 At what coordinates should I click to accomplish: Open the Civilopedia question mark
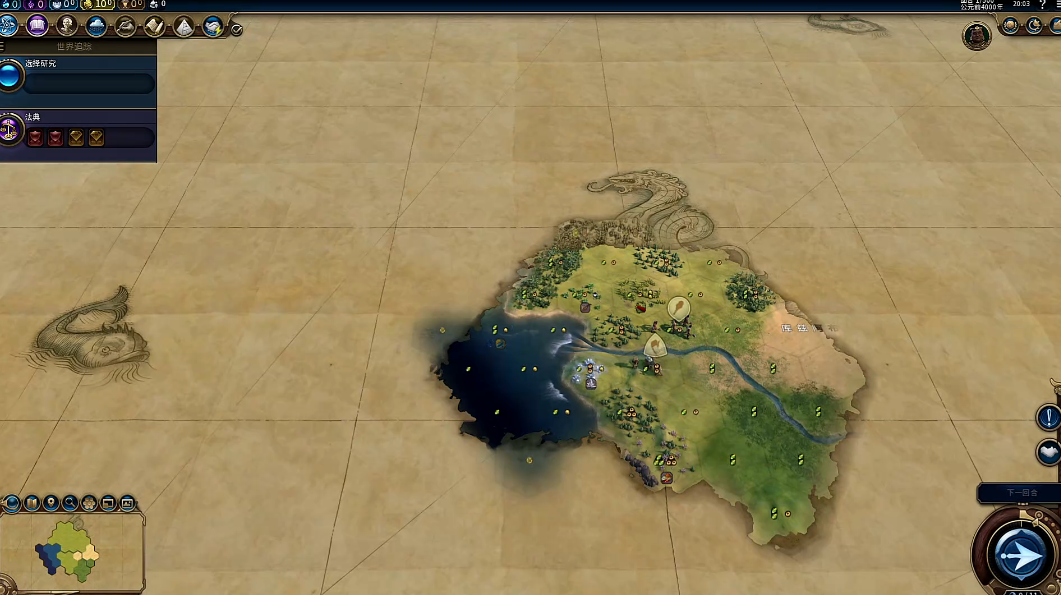1043,5
